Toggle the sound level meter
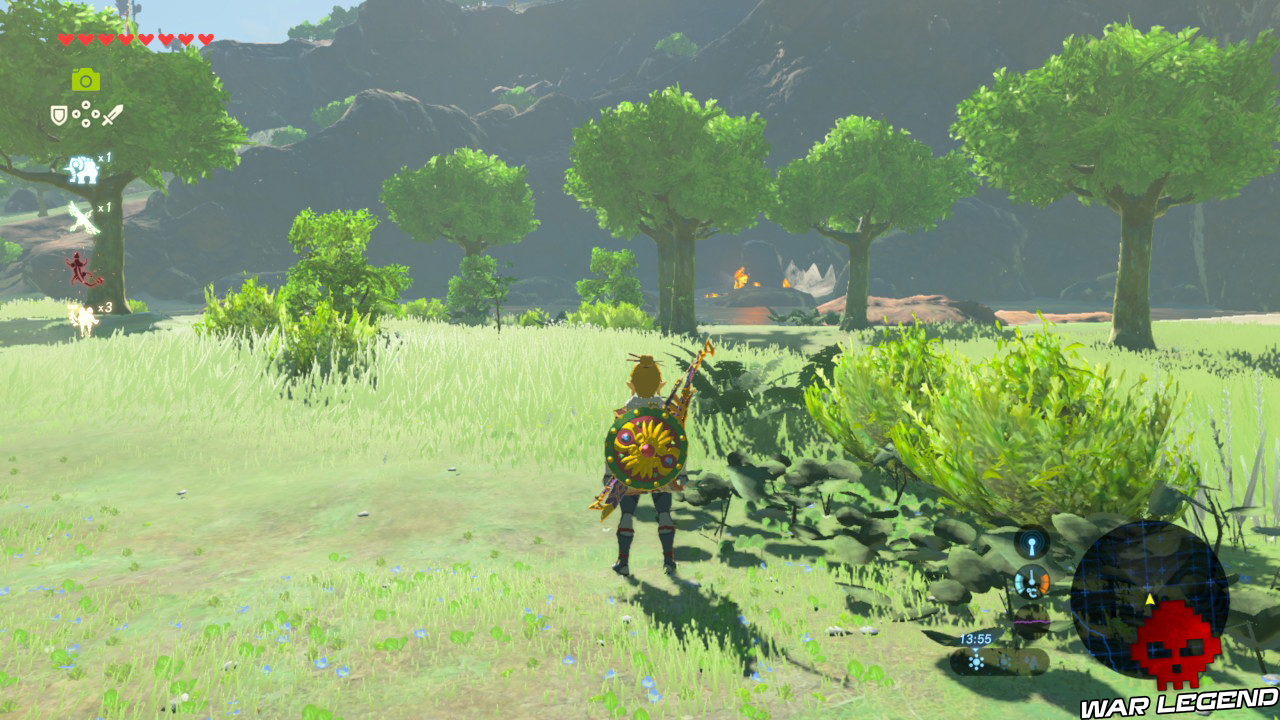 (1031, 621)
